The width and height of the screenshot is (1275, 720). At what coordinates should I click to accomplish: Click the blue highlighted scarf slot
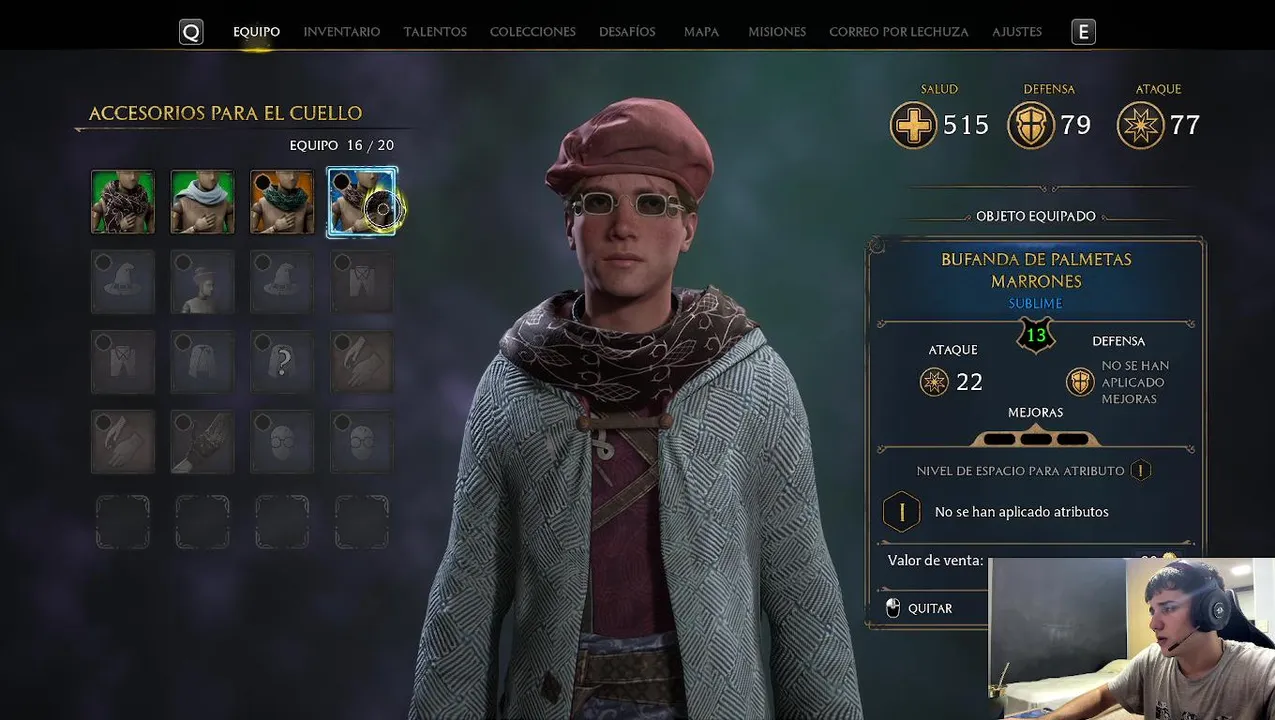361,202
